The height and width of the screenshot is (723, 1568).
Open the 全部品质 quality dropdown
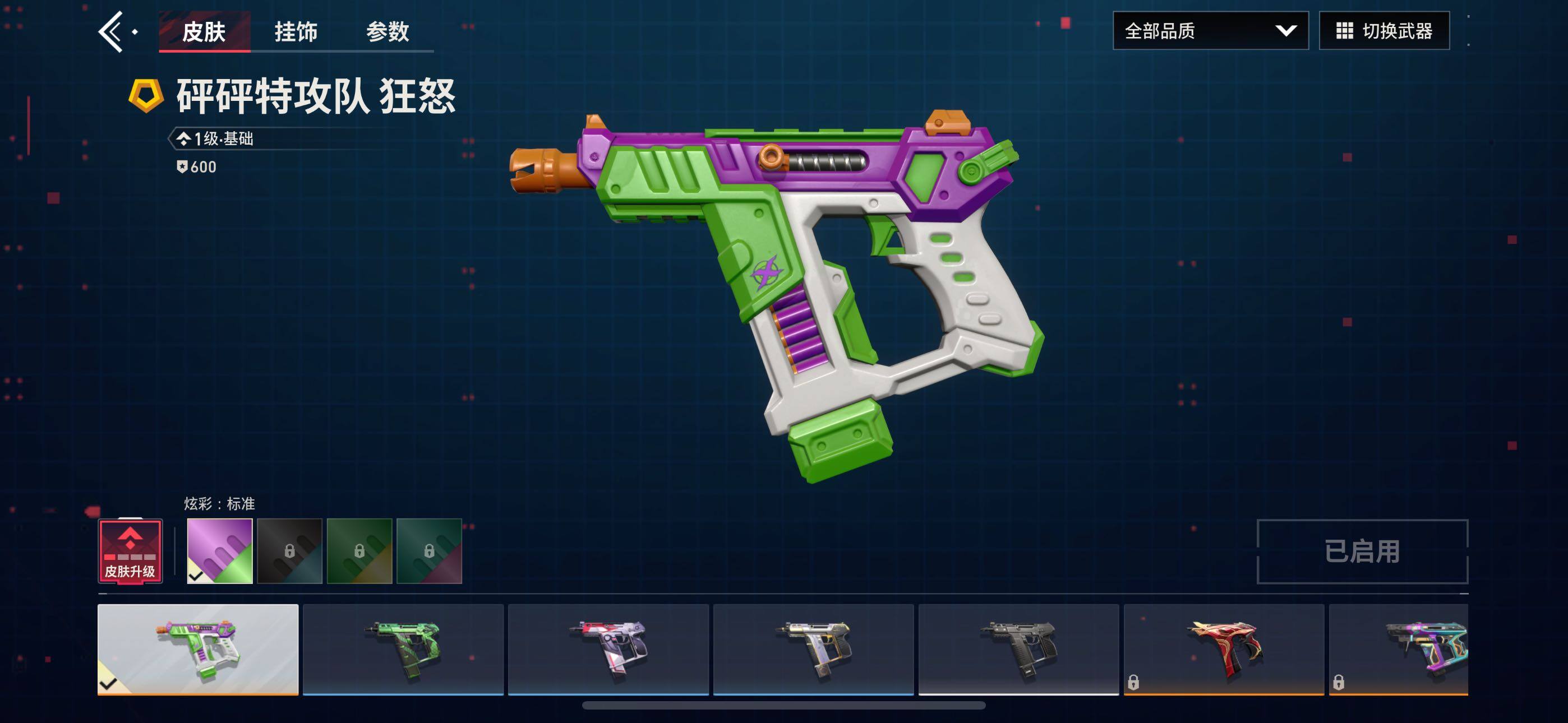[x=1210, y=30]
